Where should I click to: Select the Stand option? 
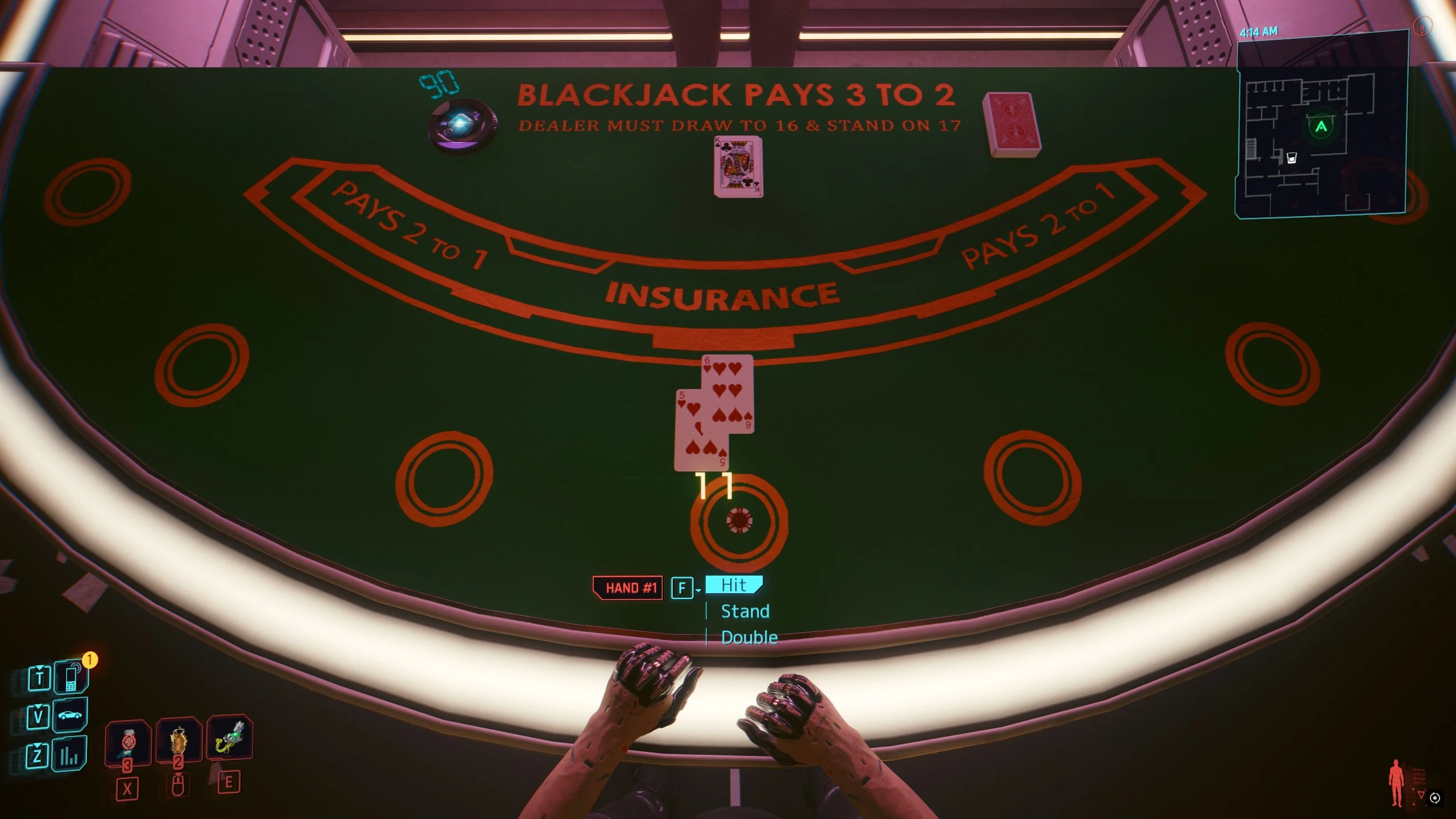(745, 611)
